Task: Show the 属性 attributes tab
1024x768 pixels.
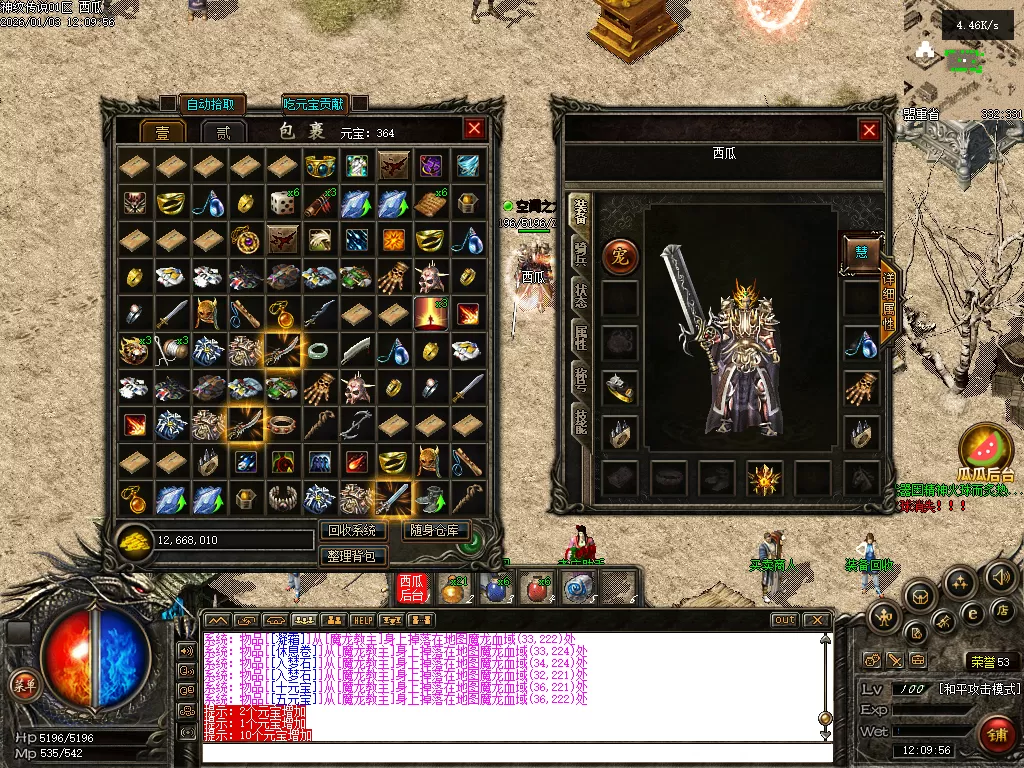Action: pyautogui.click(x=580, y=337)
